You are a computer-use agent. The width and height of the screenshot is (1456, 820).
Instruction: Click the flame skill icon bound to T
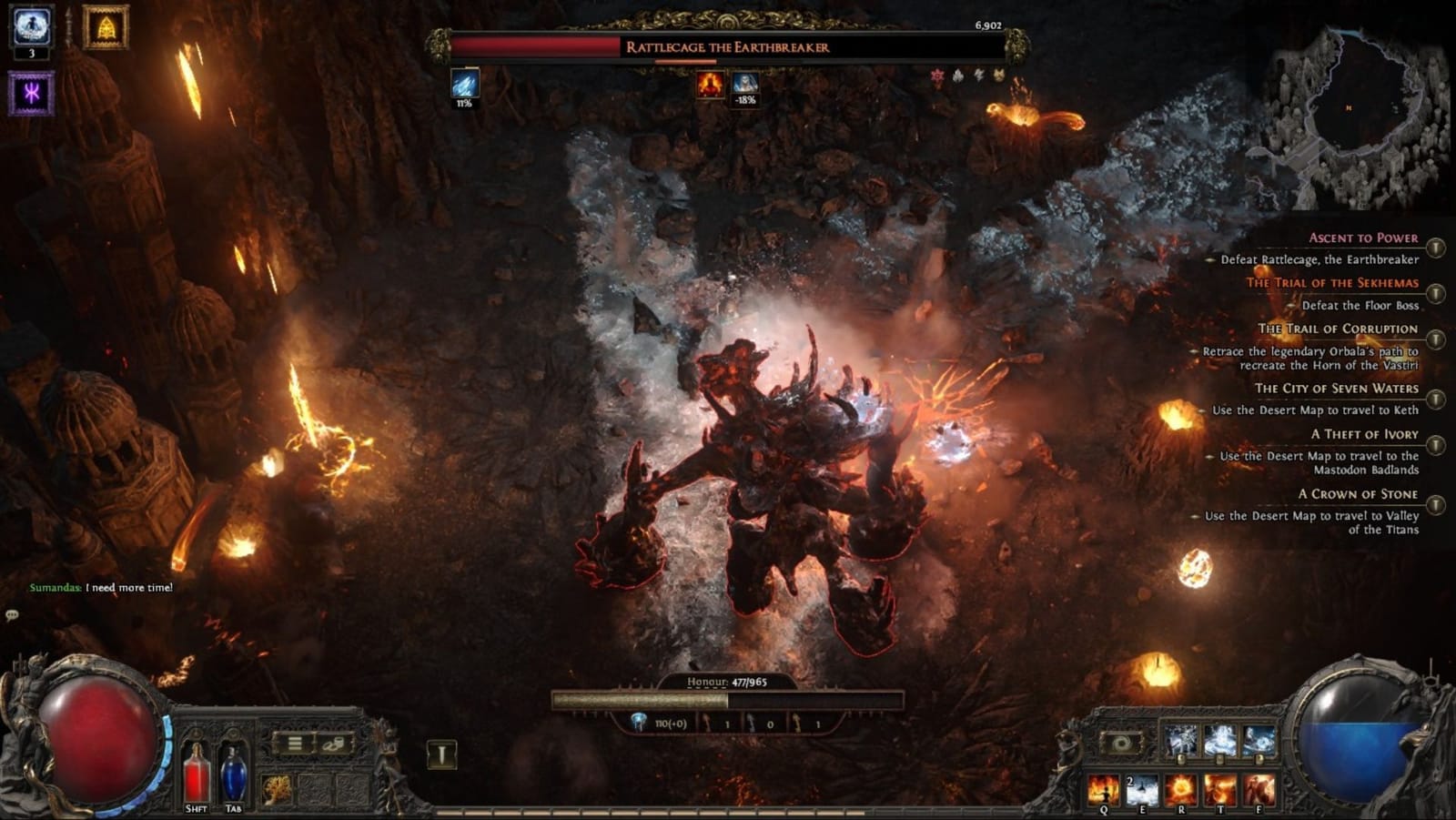(1221, 790)
